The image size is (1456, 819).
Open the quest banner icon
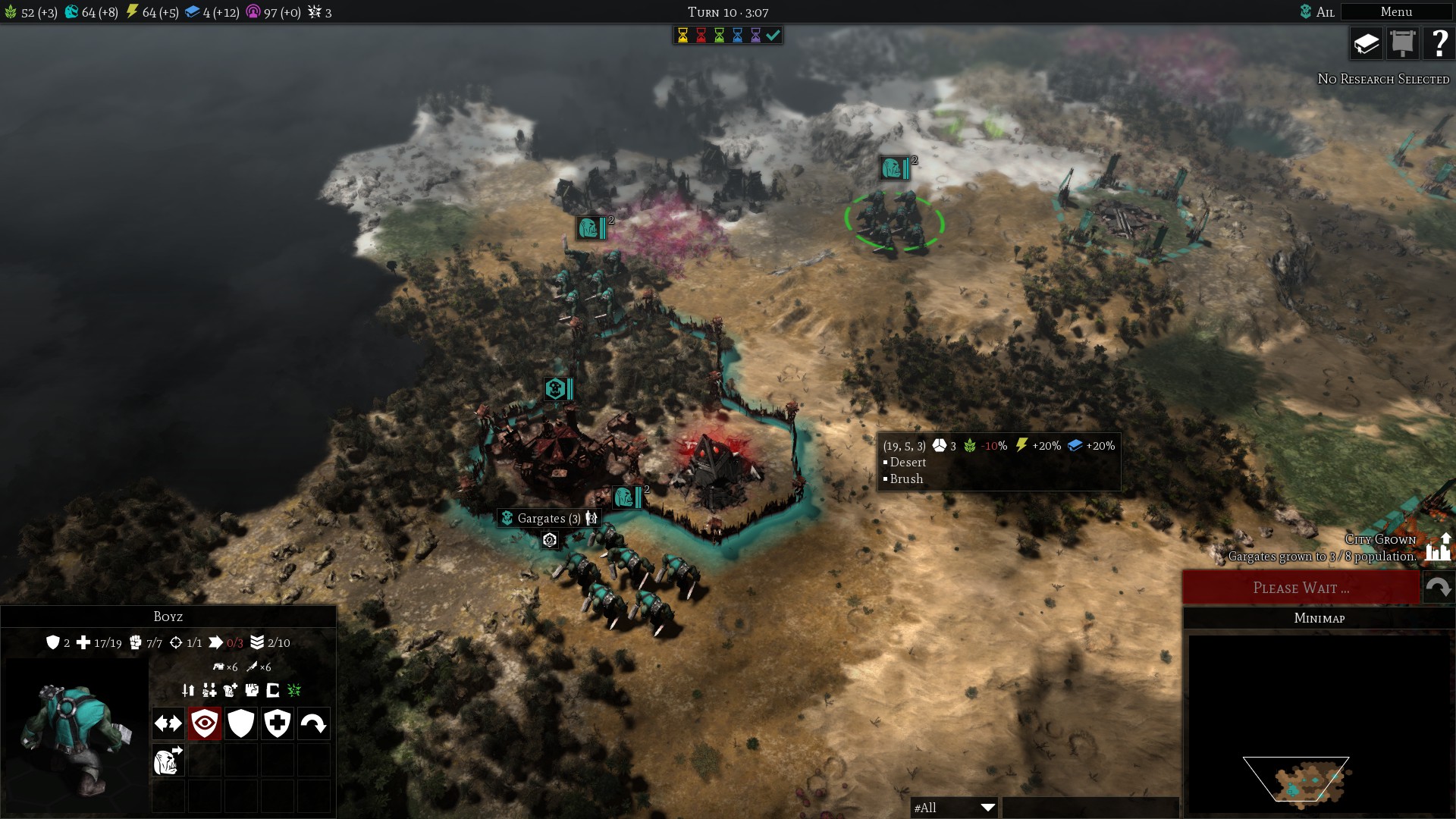click(x=1403, y=44)
